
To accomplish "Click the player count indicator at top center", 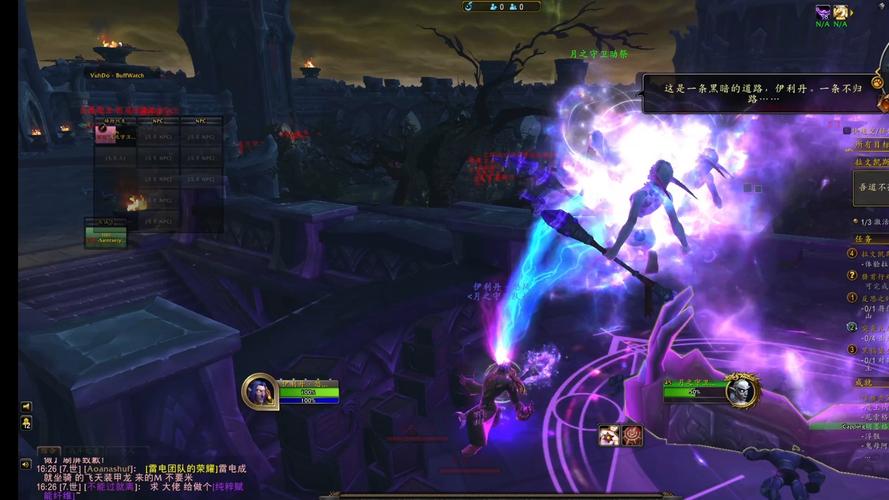I will [x=500, y=6].
